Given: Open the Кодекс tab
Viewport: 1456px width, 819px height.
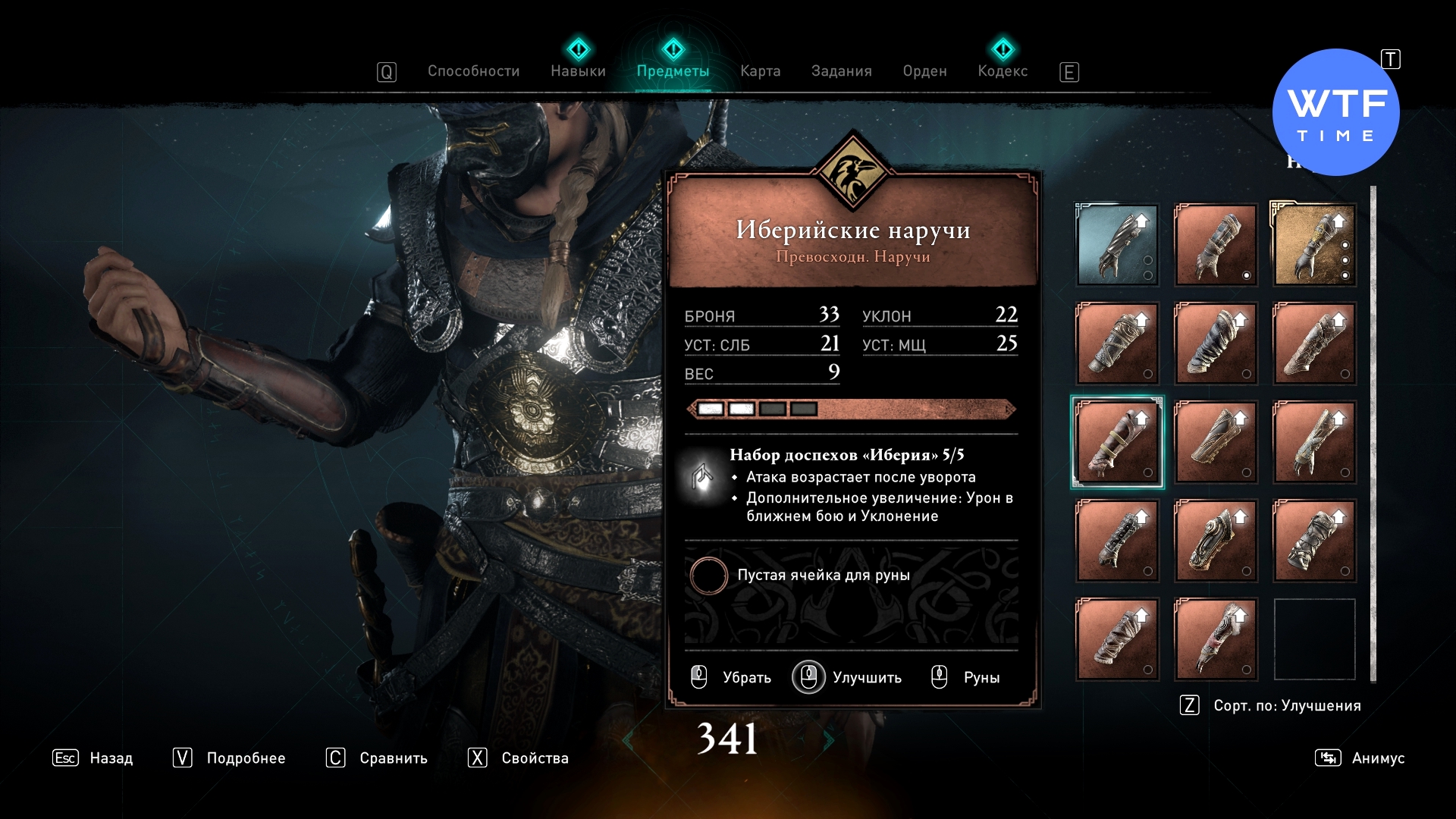Looking at the screenshot, I should 1003,71.
